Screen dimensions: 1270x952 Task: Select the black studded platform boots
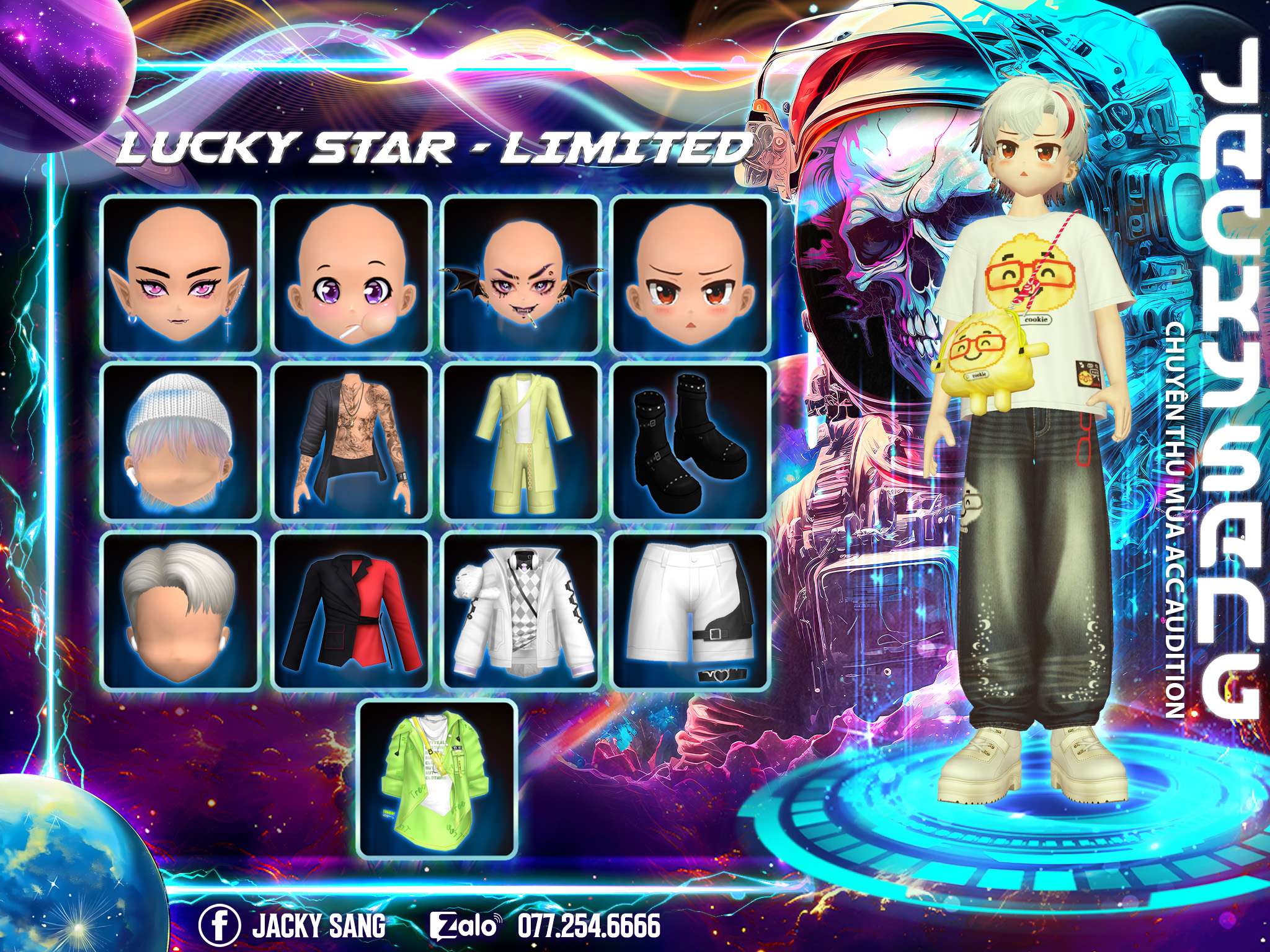pyautogui.click(x=691, y=441)
